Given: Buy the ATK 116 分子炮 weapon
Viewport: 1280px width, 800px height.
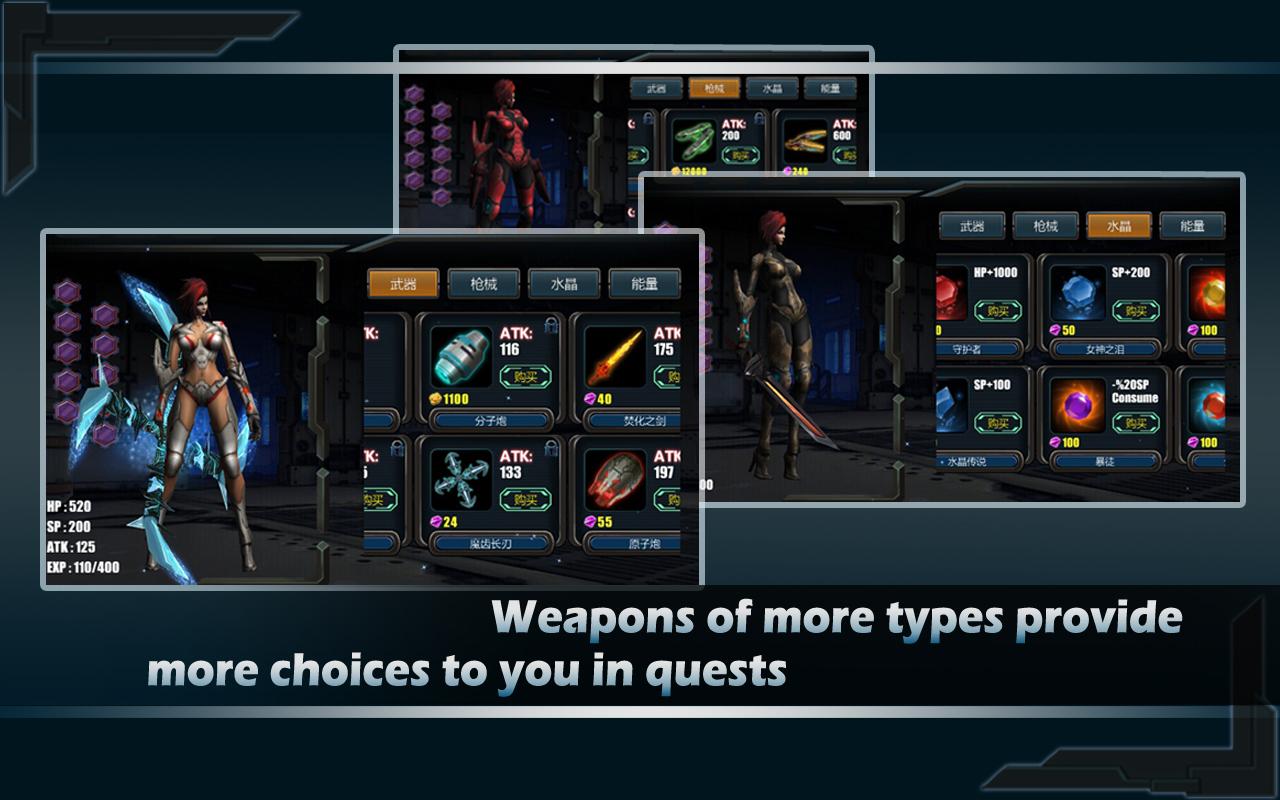Looking at the screenshot, I should tap(525, 377).
